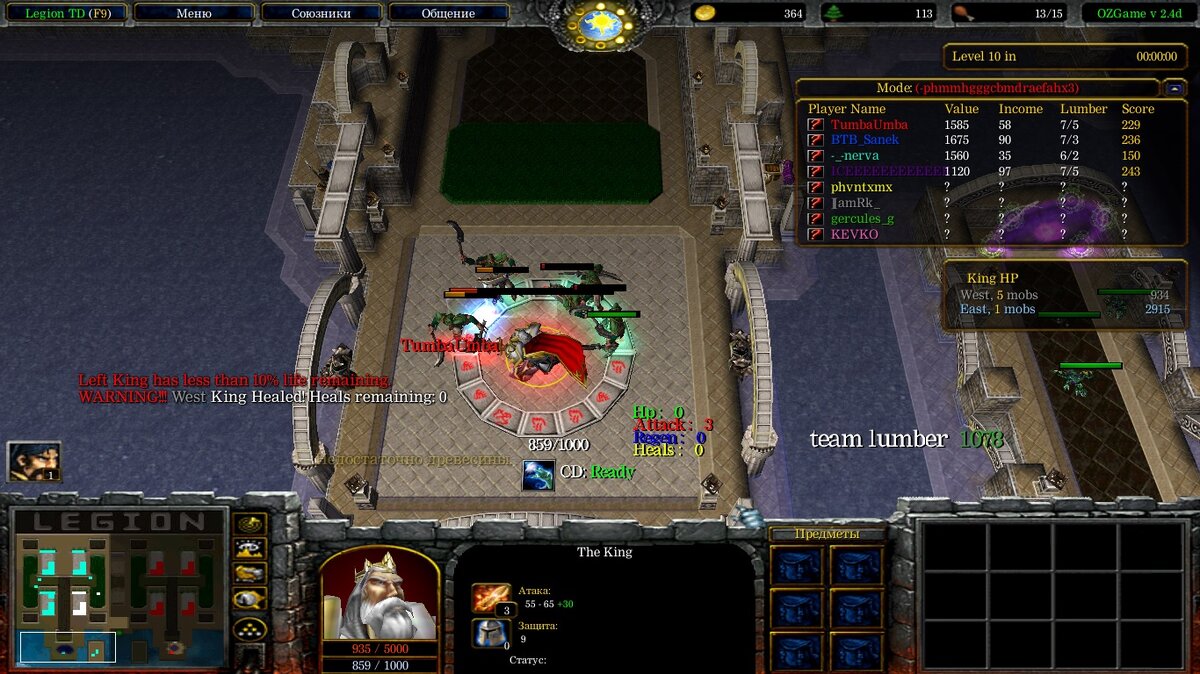Viewport: 1200px width, 674px height.
Task: Open the Меню game menu
Action: 193,14
